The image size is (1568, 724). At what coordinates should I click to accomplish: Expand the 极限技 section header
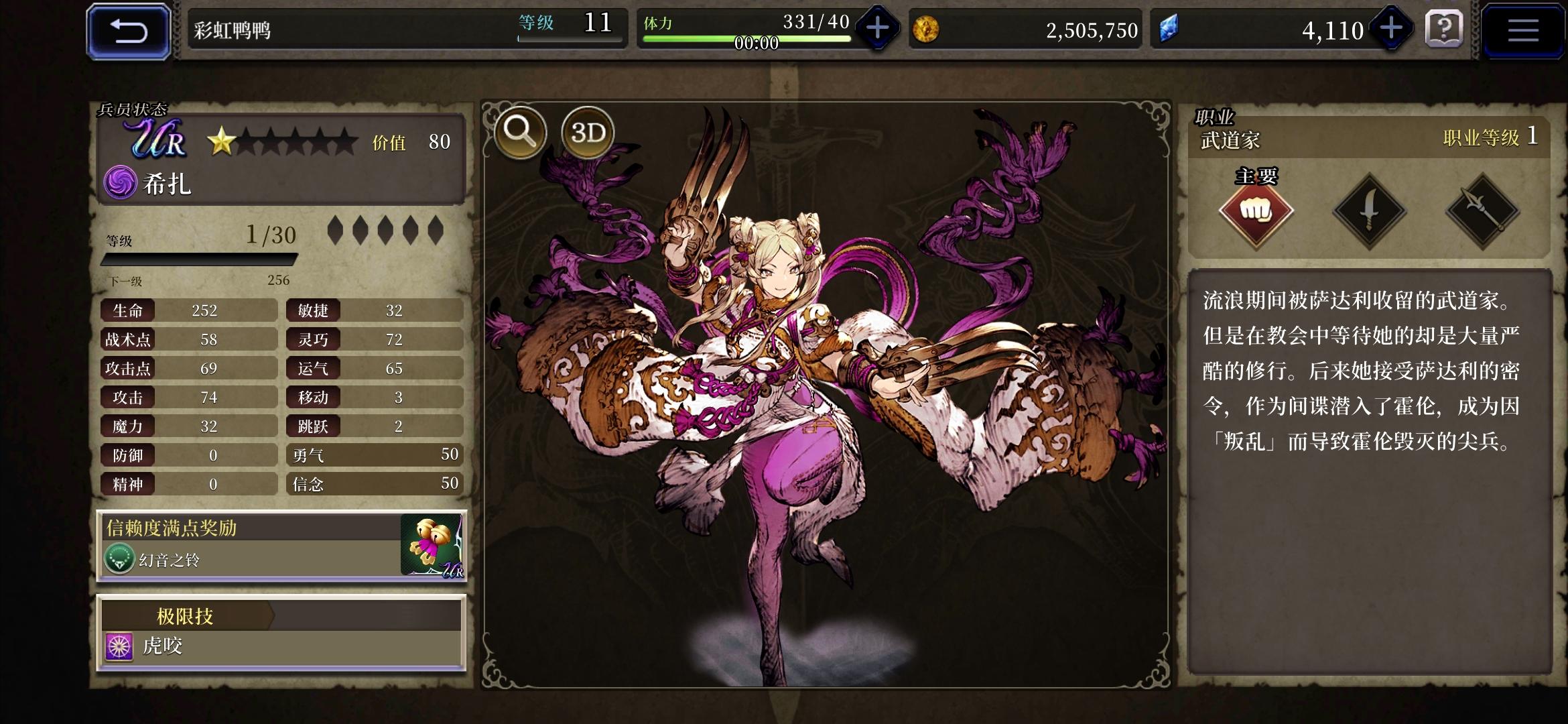click(184, 615)
